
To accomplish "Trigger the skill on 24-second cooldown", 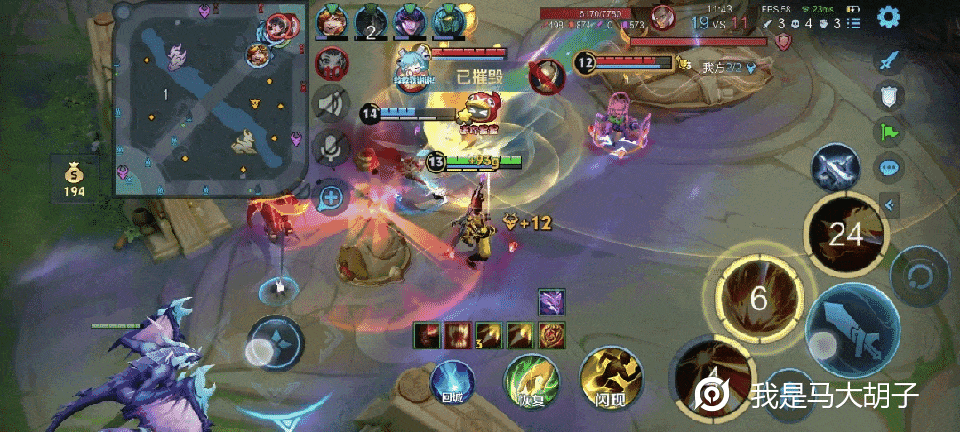I will [x=844, y=233].
